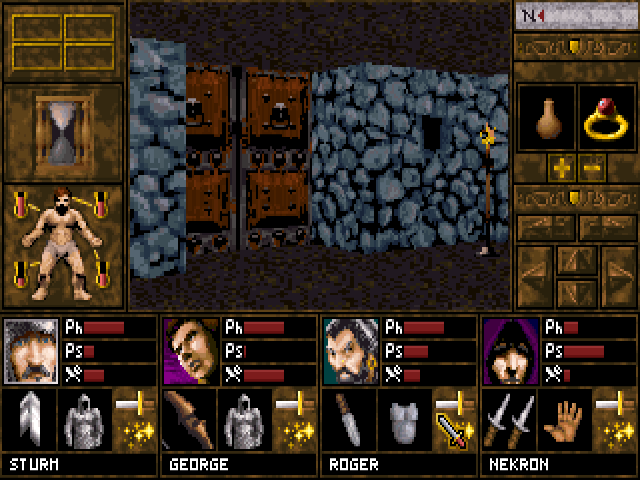Click the golden plus button
This screenshot has height=480, width=640.
(x=560, y=165)
